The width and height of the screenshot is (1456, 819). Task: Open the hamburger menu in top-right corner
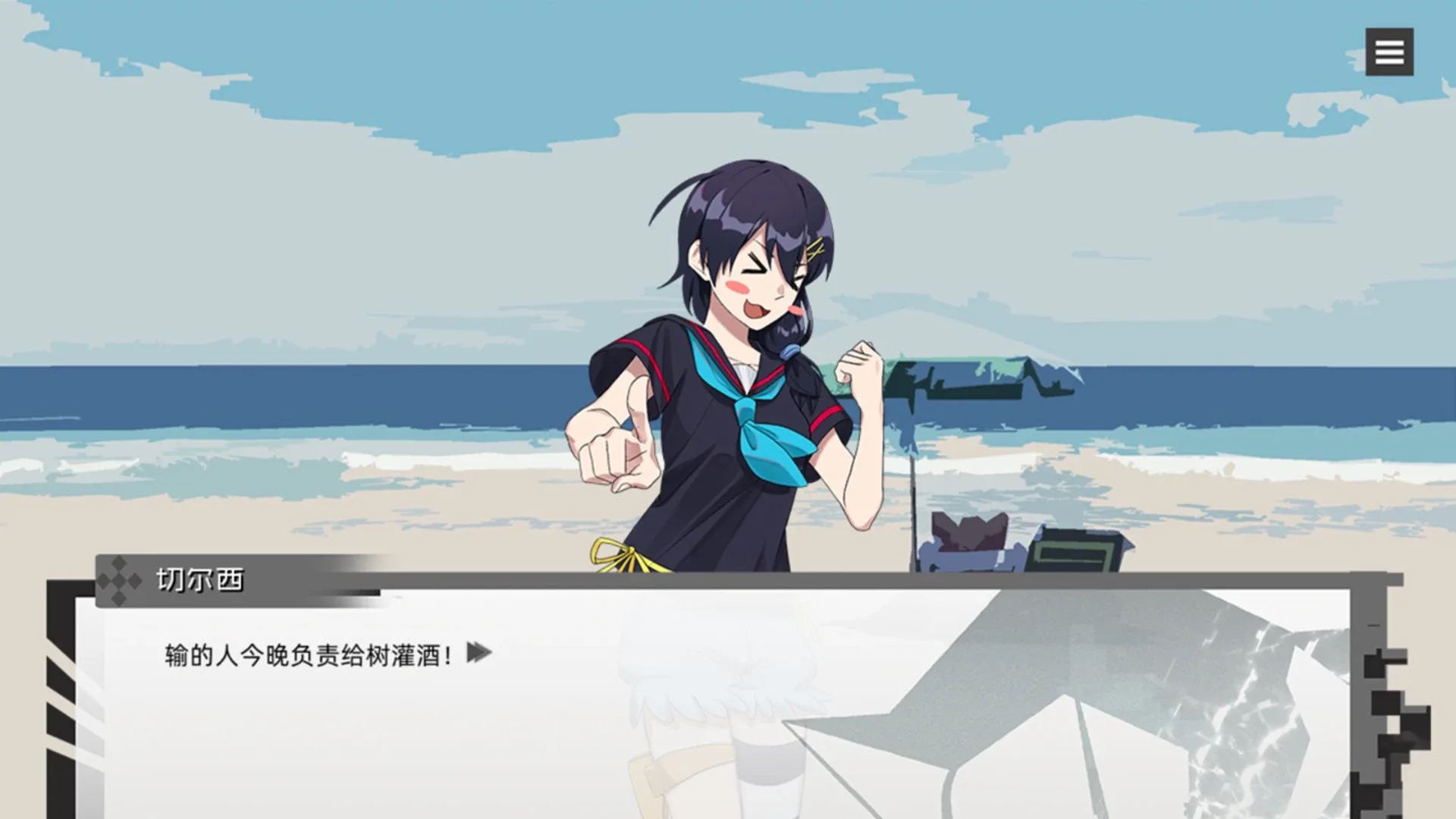pyautogui.click(x=1389, y=51)
